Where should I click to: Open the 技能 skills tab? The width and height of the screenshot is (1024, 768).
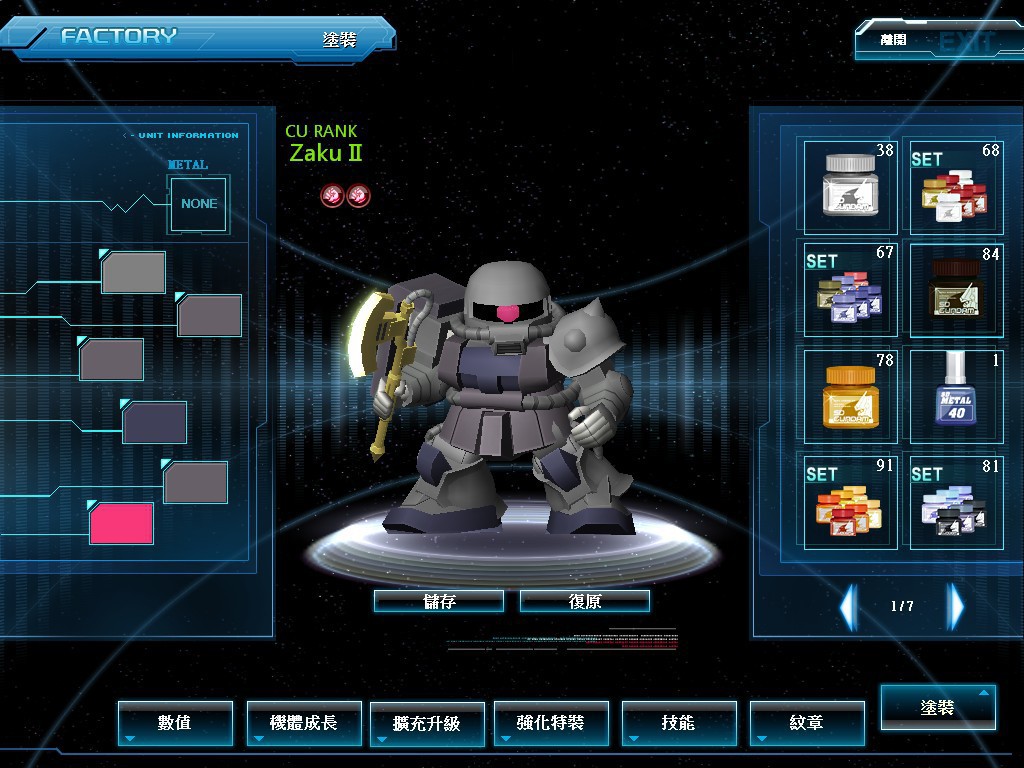[679, 722]
